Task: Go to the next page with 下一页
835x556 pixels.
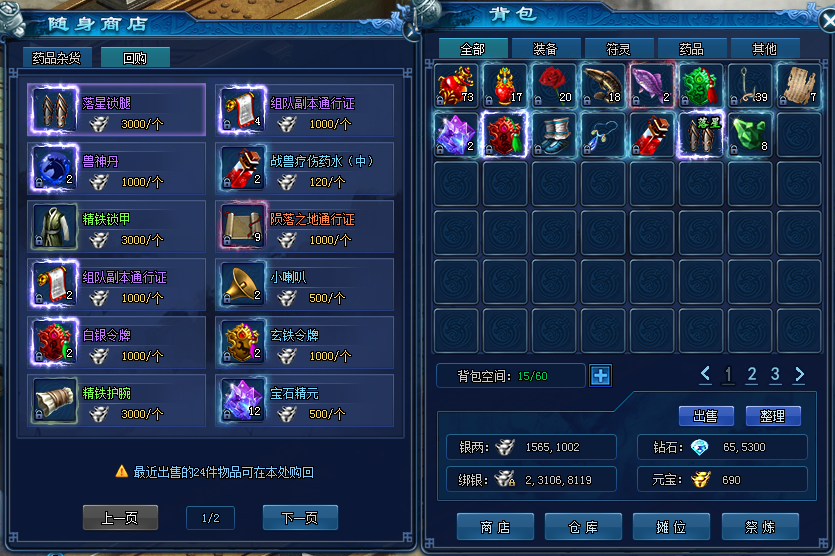Action: point(300,518)
